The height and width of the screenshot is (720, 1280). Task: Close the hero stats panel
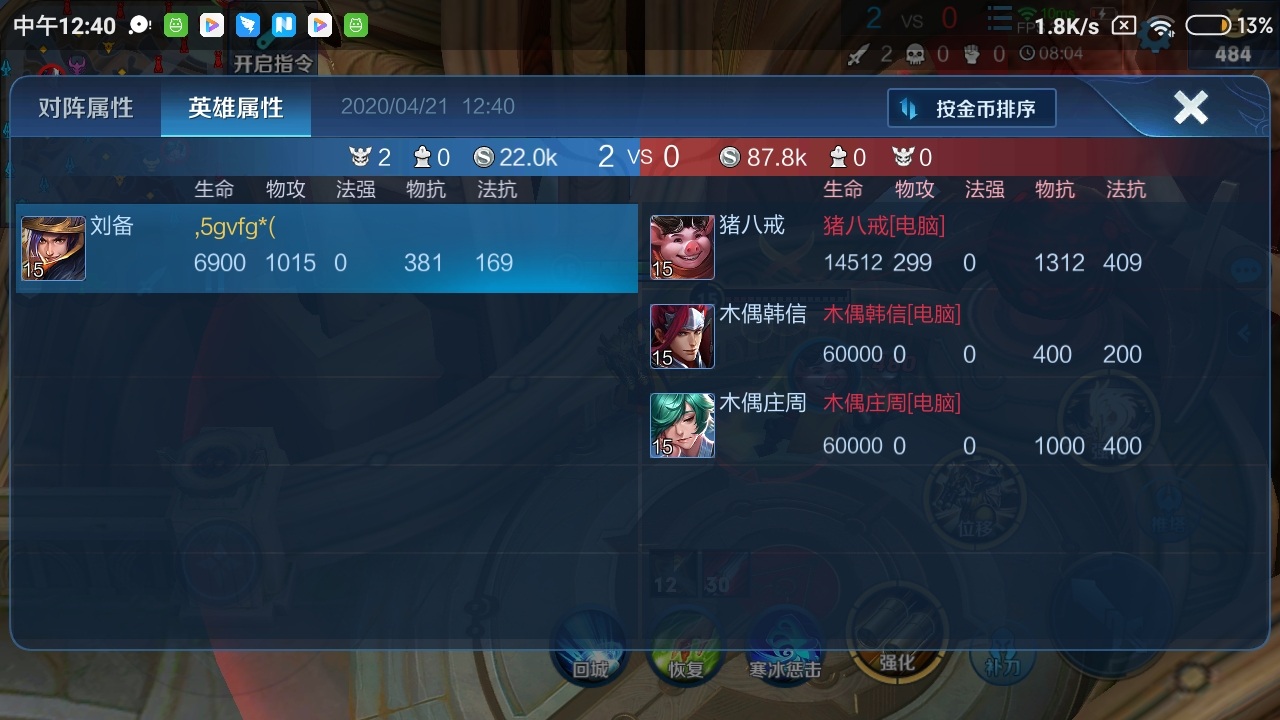click(1190, 107)
